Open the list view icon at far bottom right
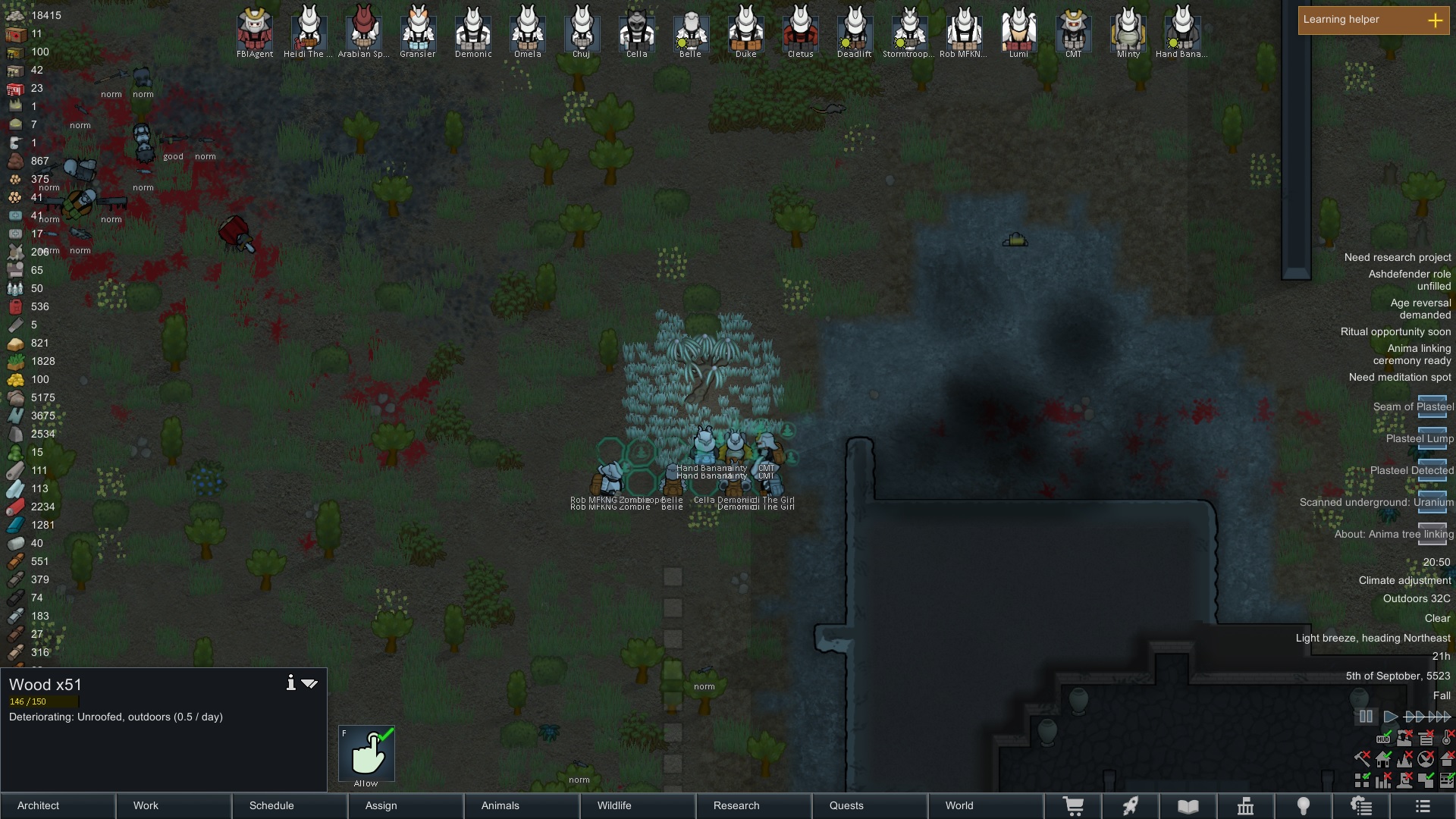 pyautogui.click(x=1420, y=805)
